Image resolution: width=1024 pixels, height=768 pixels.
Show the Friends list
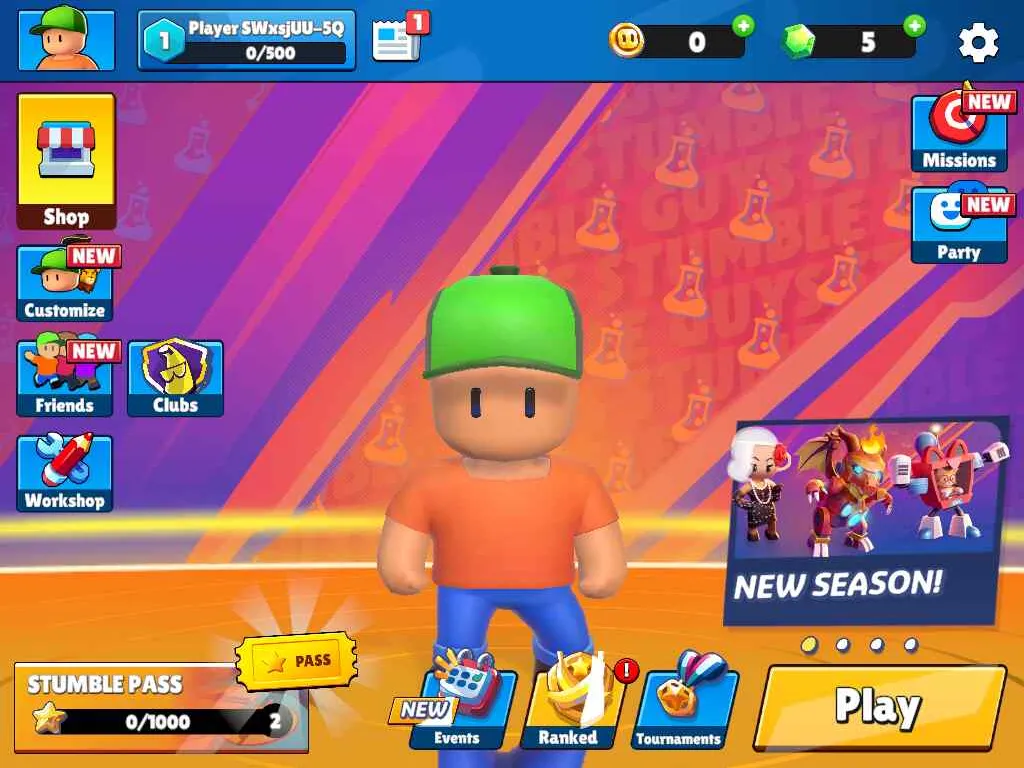65,378
